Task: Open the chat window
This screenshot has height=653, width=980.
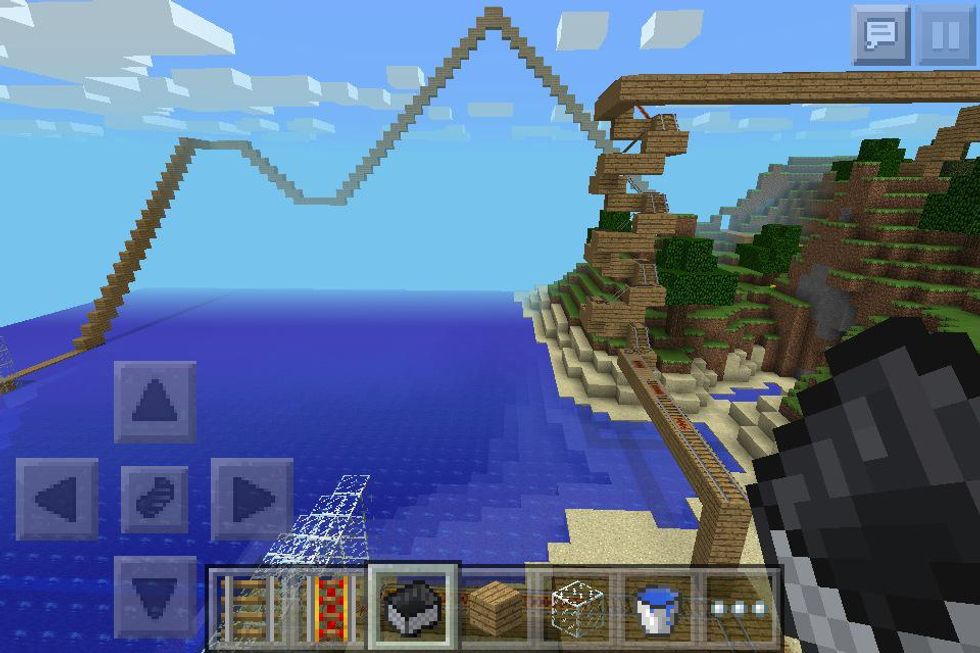Action: 881,34
